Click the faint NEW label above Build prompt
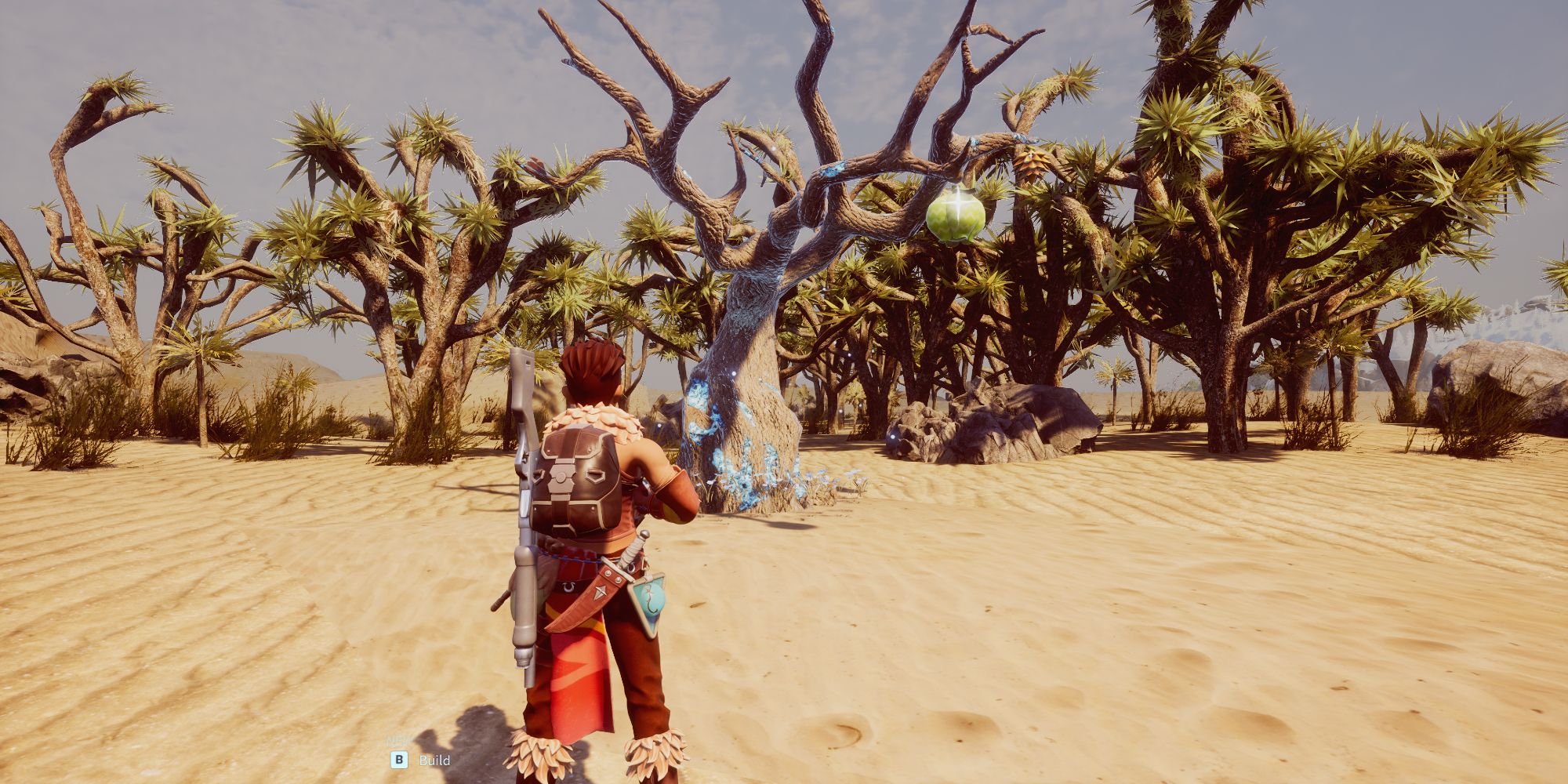This screenshot has width=1568, height=784. pos(397,740)
